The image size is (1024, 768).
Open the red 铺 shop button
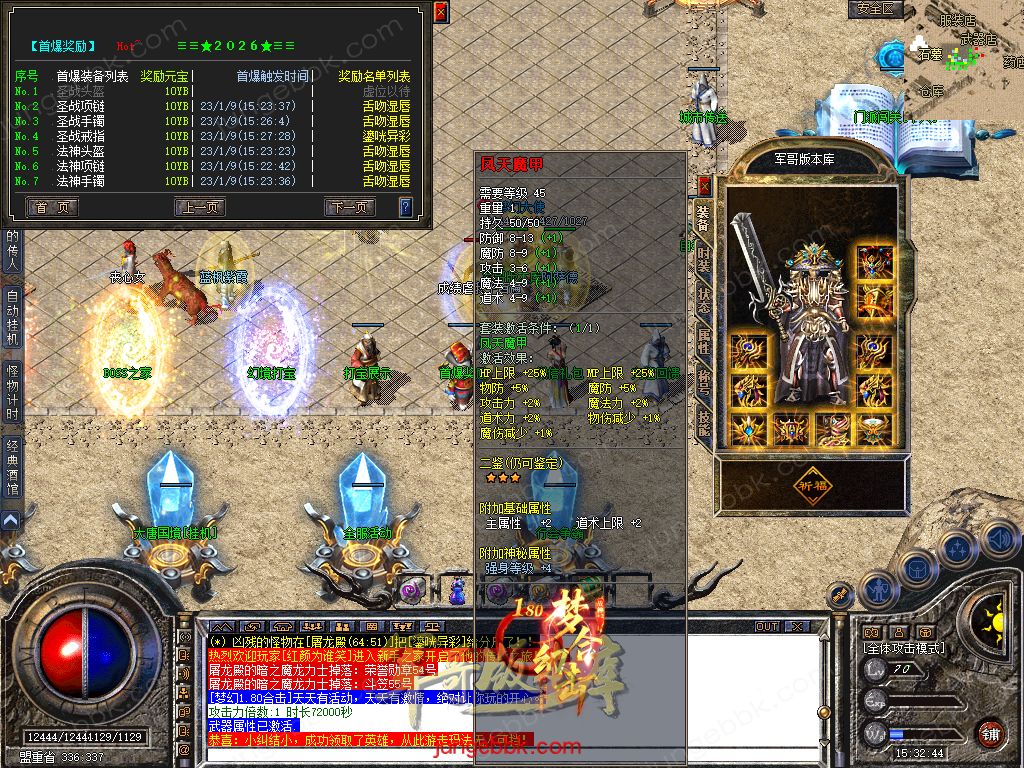[x=991, y=733]
